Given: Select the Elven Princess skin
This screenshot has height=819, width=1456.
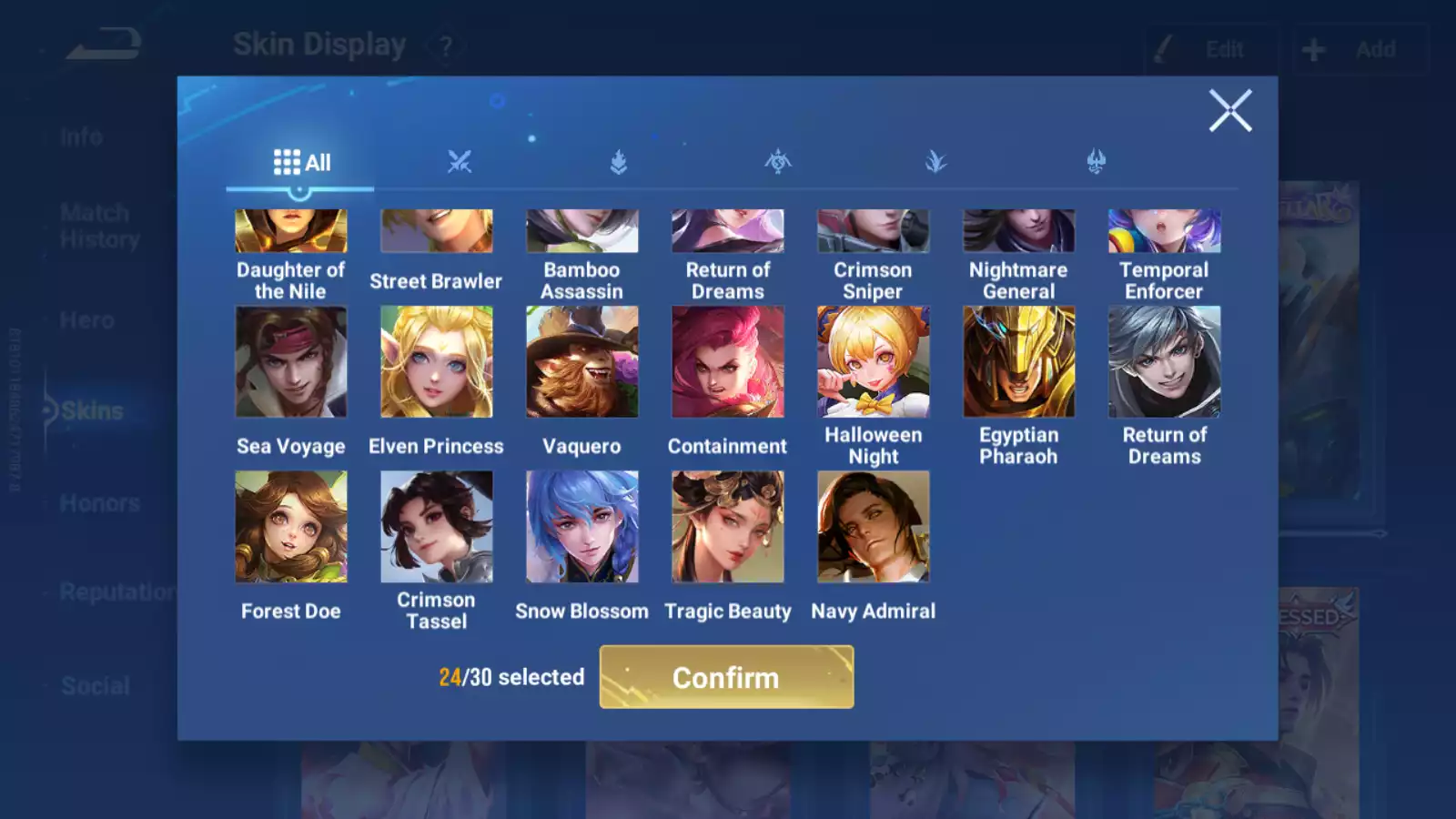Looking at the screenshot, I should coord(436,362).
